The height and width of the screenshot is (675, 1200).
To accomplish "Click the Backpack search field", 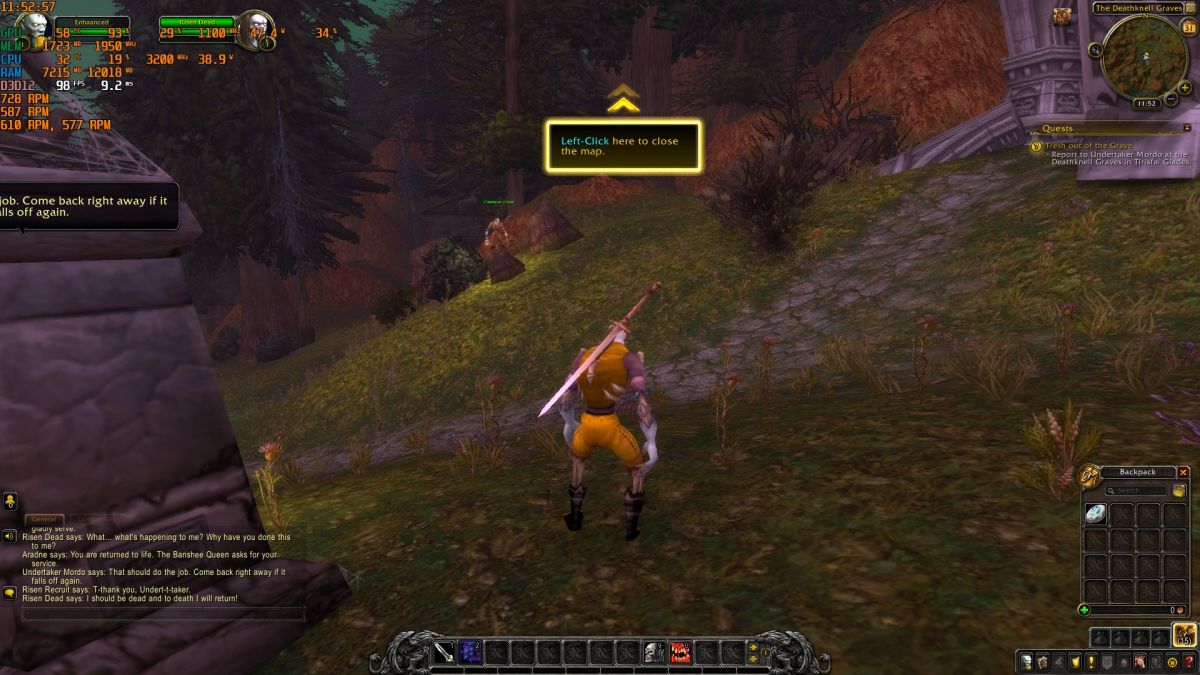I will 1140,491.
